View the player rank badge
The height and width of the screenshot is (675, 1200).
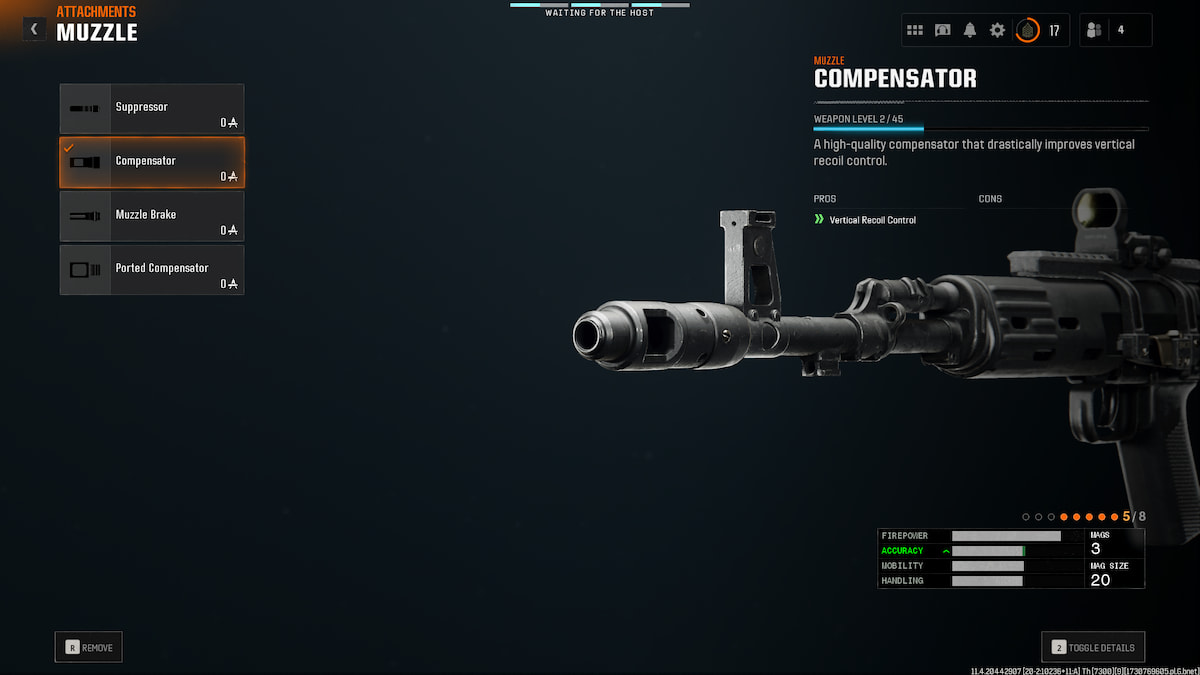tap(1027, 30)
